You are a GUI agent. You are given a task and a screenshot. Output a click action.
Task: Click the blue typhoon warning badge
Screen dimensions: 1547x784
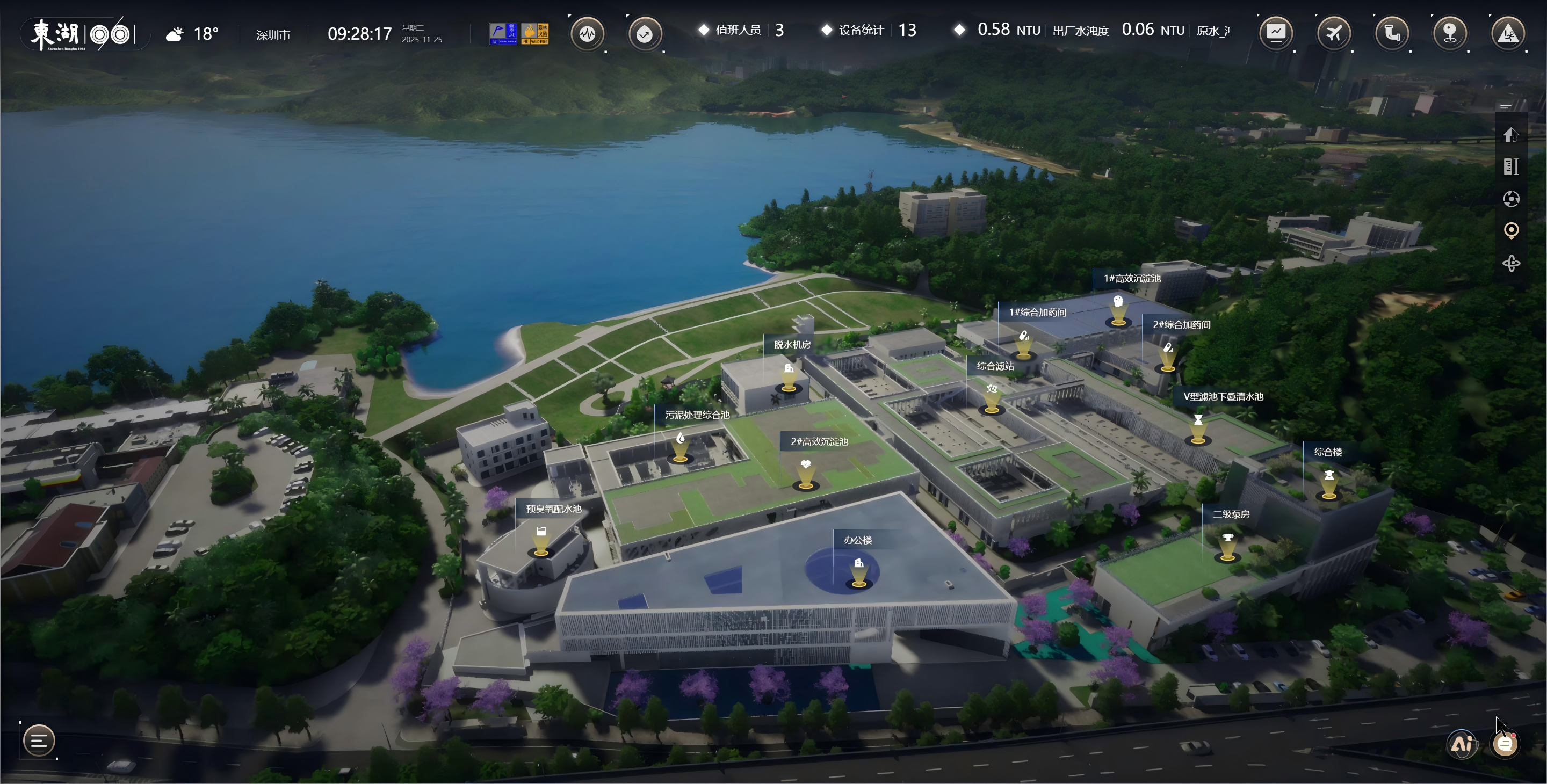[x=503, y=34]
